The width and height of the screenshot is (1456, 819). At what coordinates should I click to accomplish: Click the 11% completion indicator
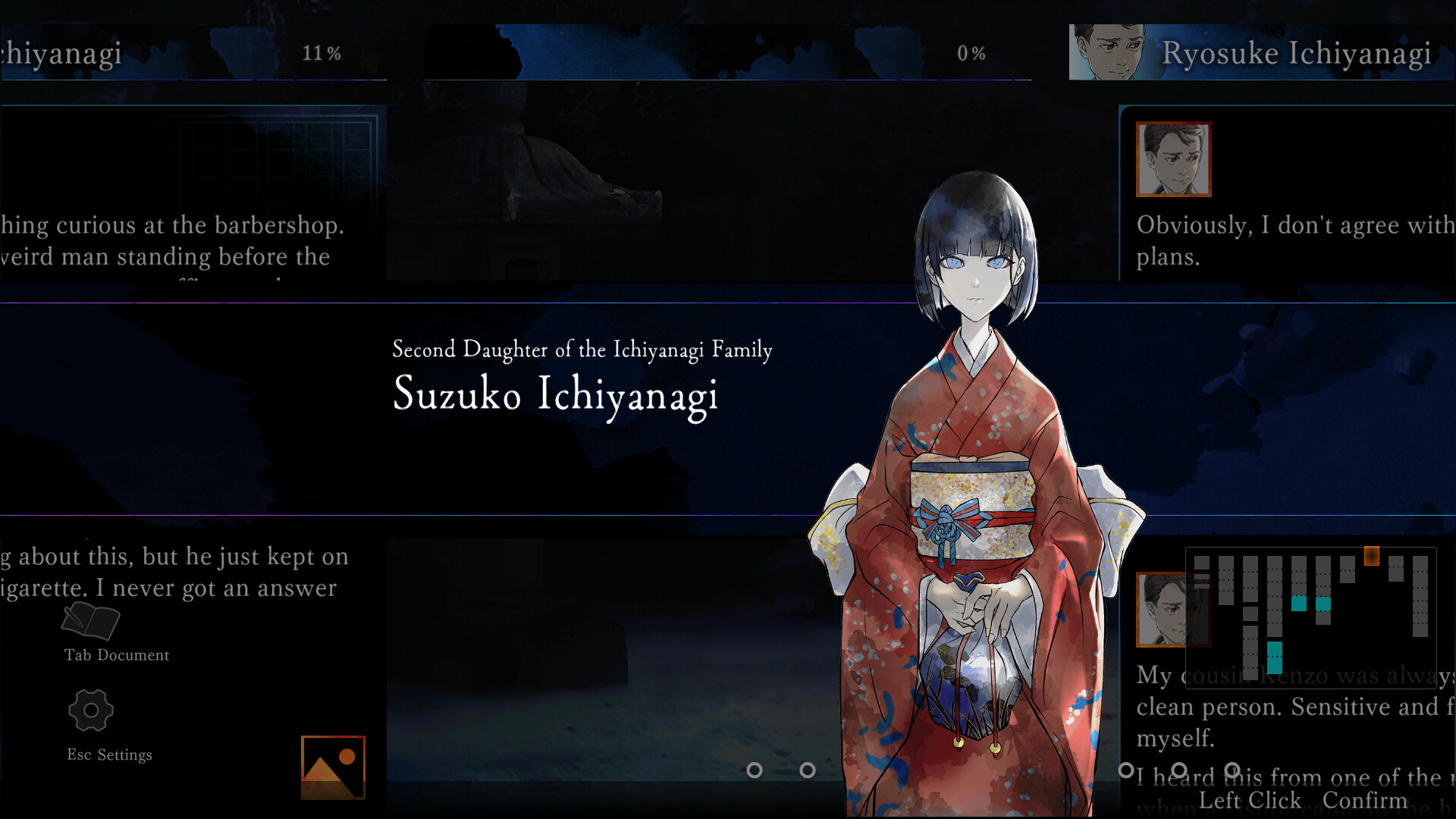(322, 53)
